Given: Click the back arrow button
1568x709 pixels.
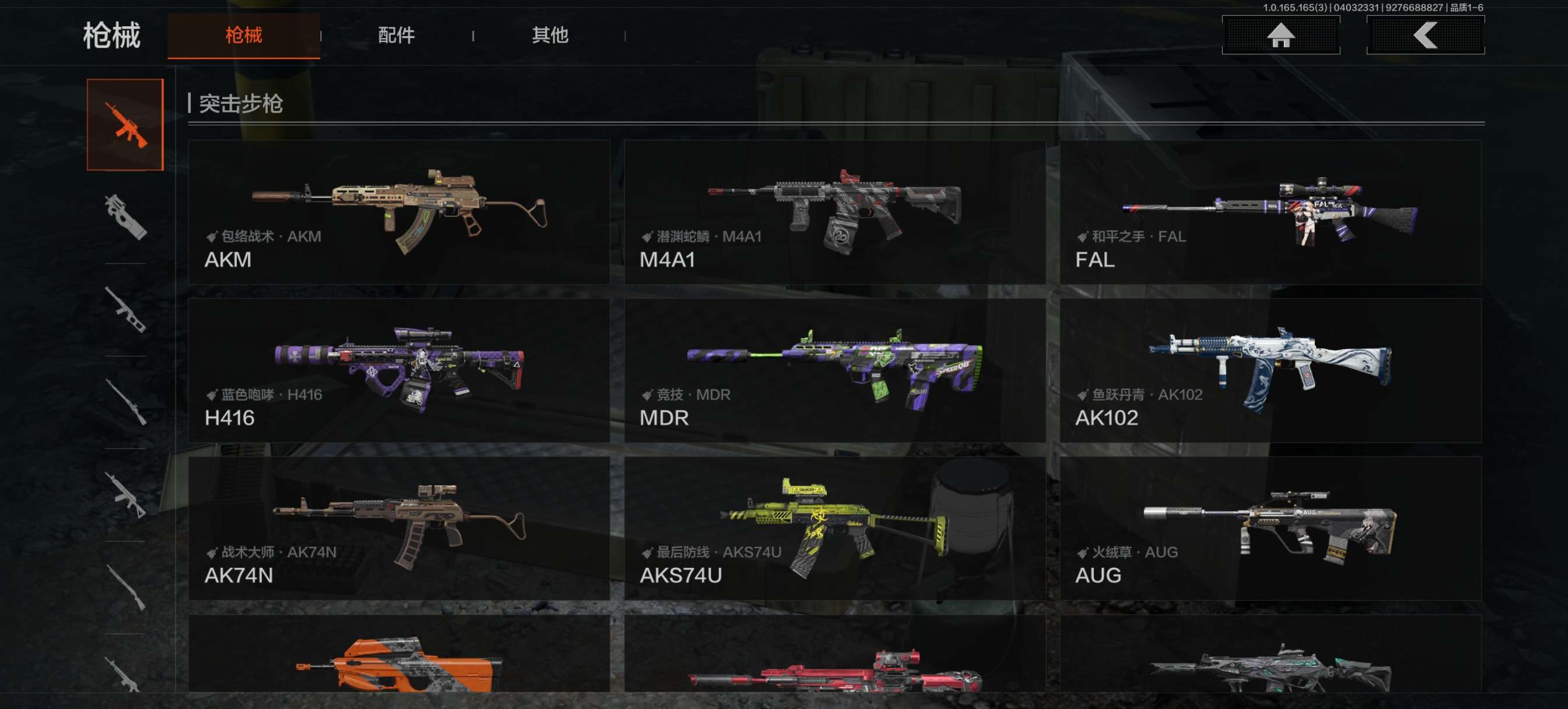Looking at the screenshot, I should [x=1425, y=36].
